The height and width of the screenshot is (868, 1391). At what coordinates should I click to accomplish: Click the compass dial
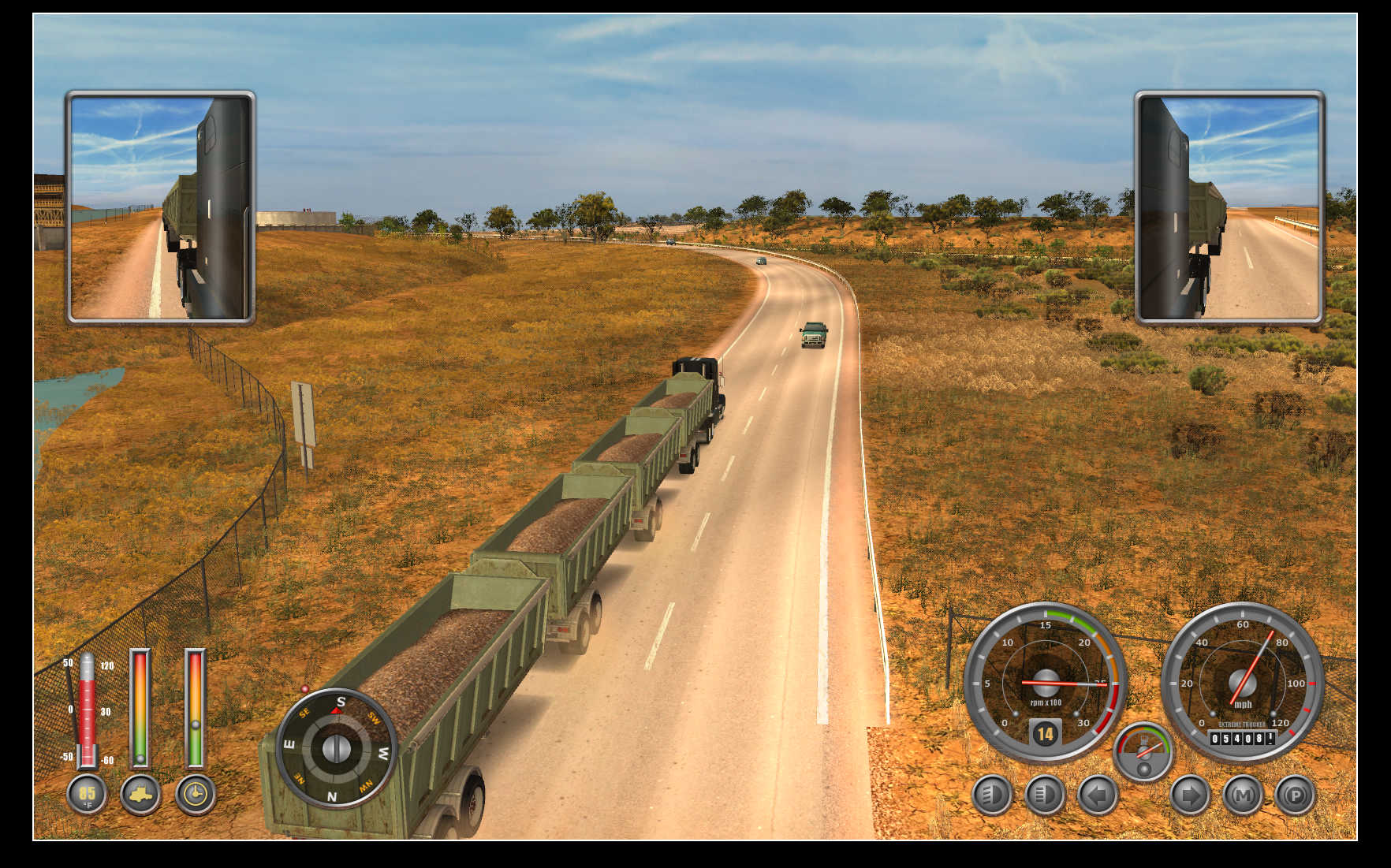coord(336,747)
